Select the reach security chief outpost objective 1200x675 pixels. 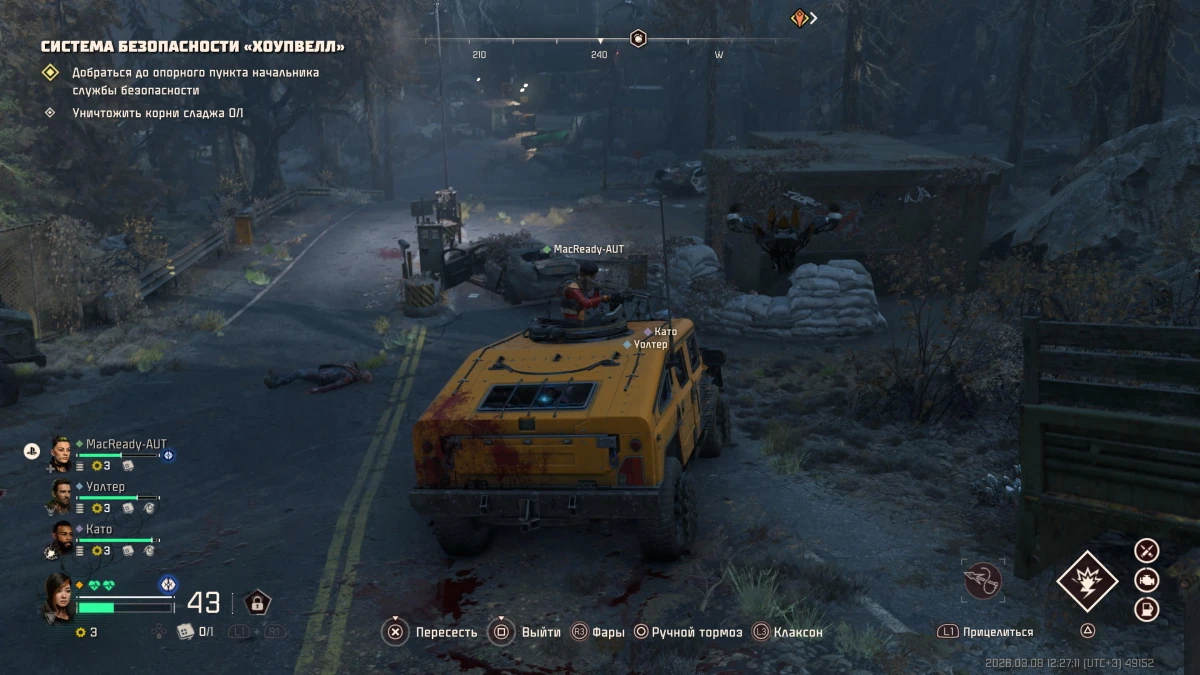click(195, 81)
